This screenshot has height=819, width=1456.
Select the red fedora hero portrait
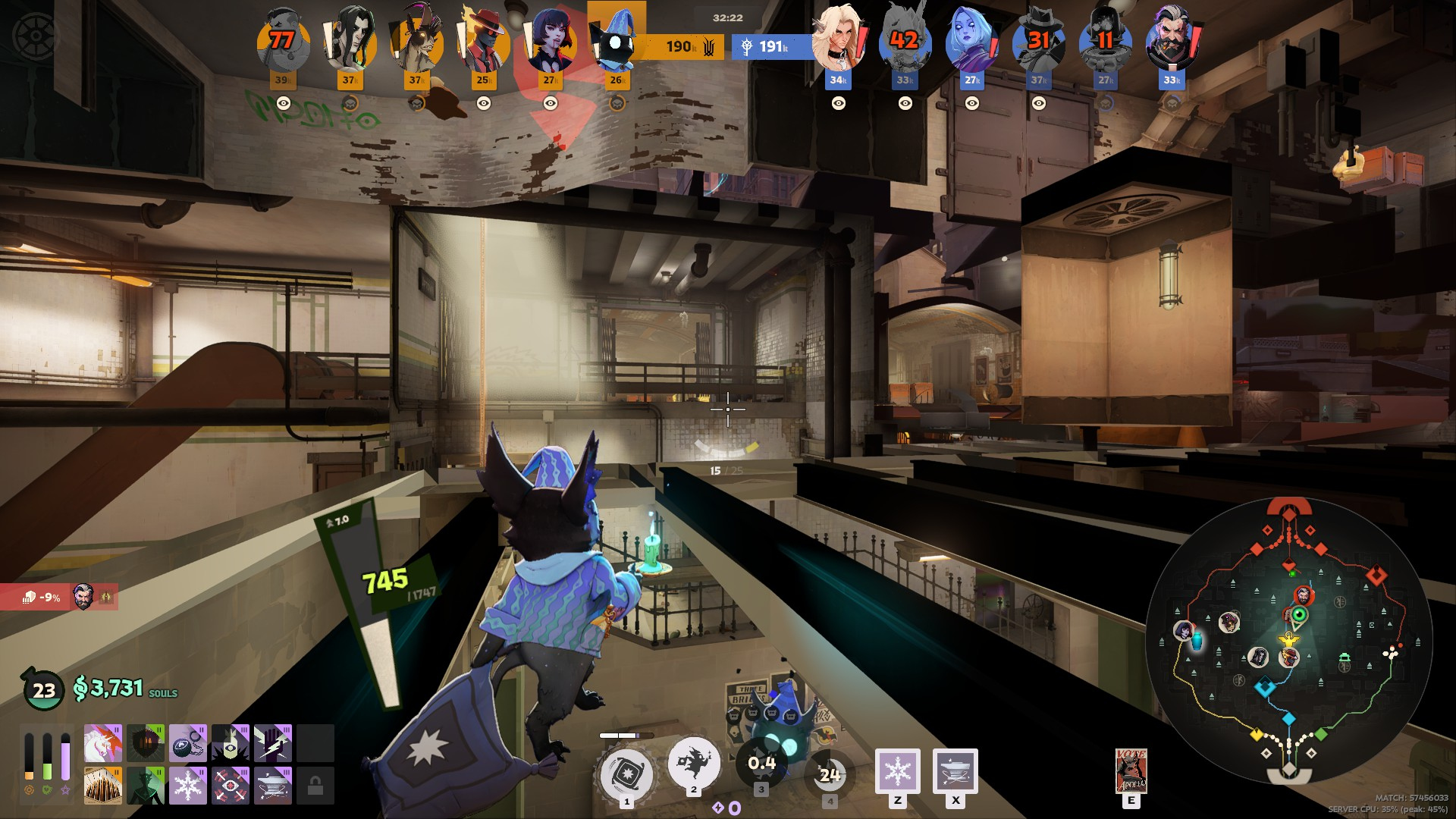point(483,40)
